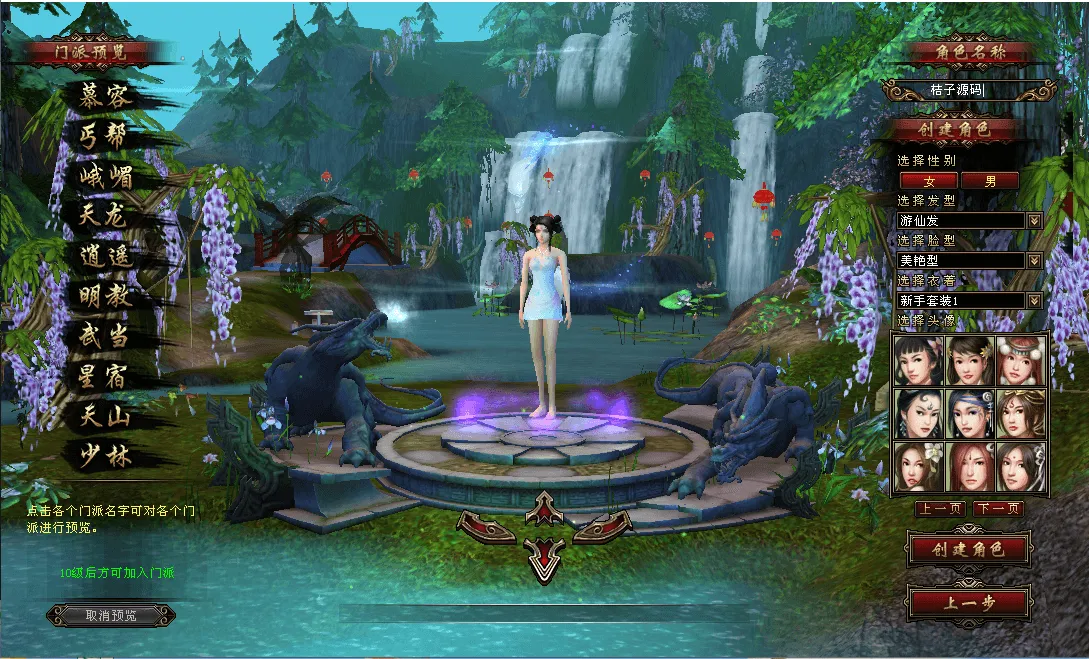Preview the 星宿 sect
Viewport: 1089px width, 659px height.
(x=106, y=376)
